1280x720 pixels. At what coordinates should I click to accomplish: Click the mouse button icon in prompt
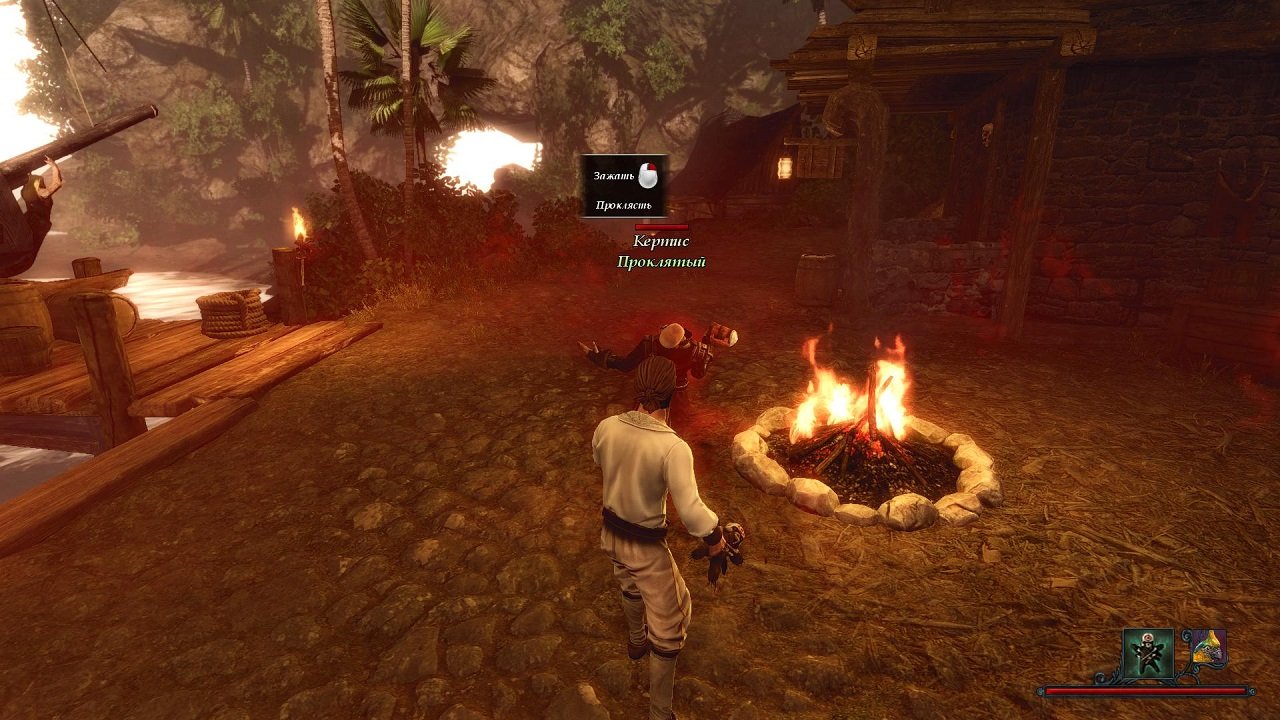650,177
